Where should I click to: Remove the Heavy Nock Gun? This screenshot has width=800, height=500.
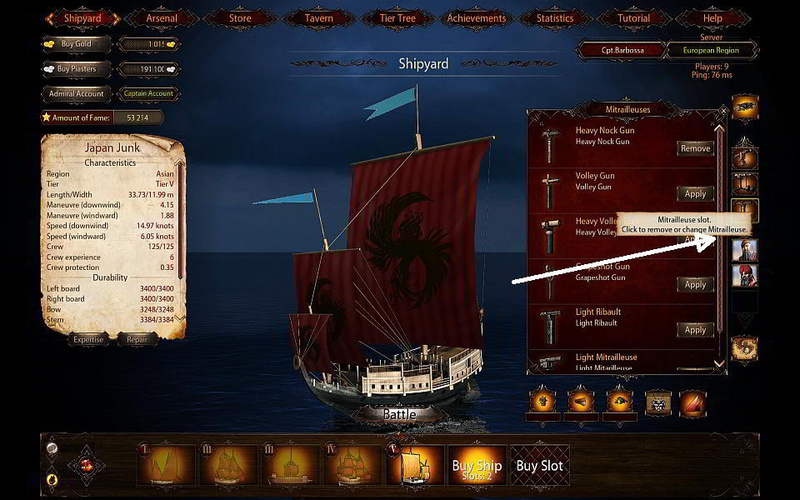pos(695,149)
